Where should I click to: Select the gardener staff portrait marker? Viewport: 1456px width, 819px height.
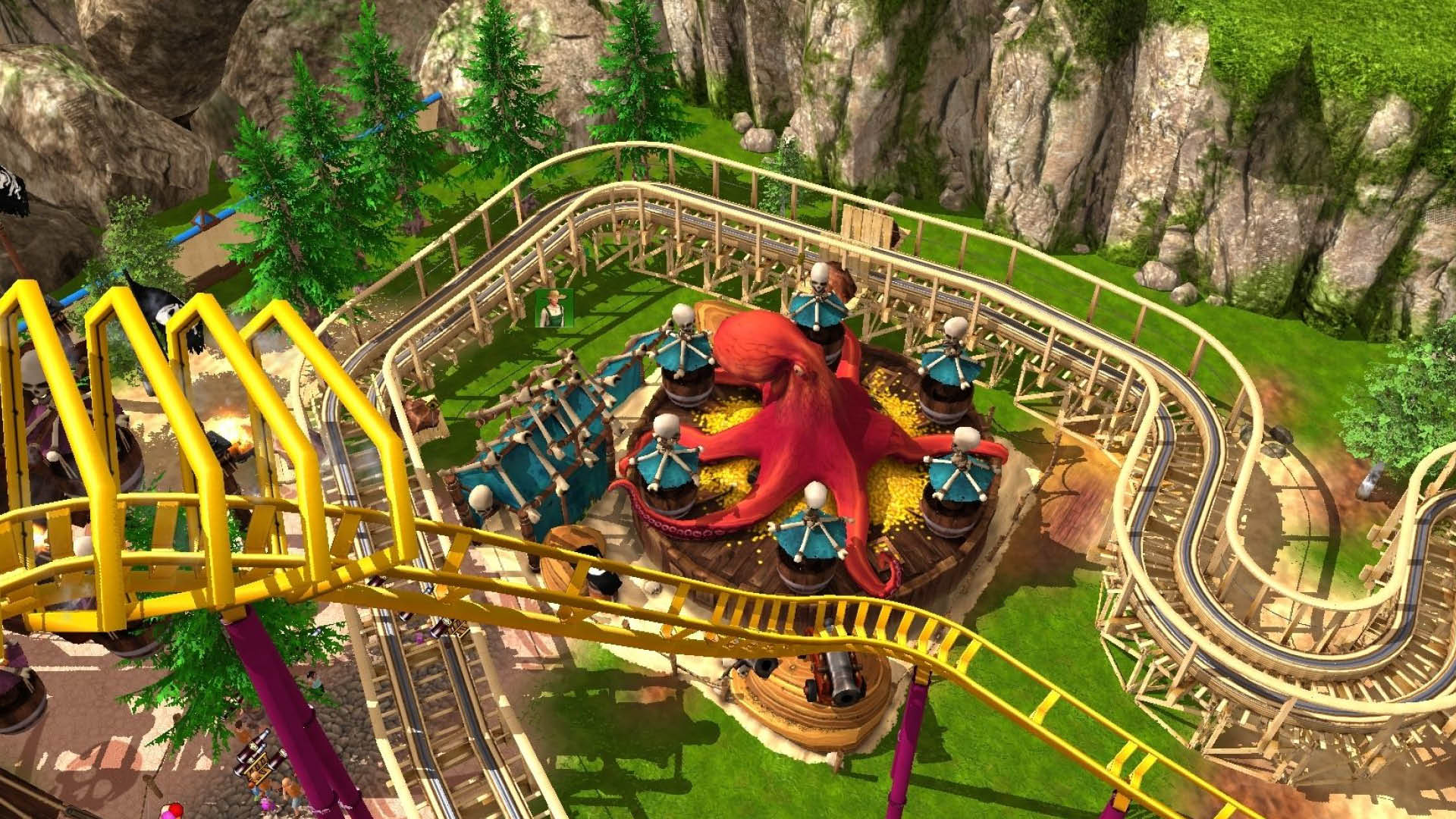point(554,308)
